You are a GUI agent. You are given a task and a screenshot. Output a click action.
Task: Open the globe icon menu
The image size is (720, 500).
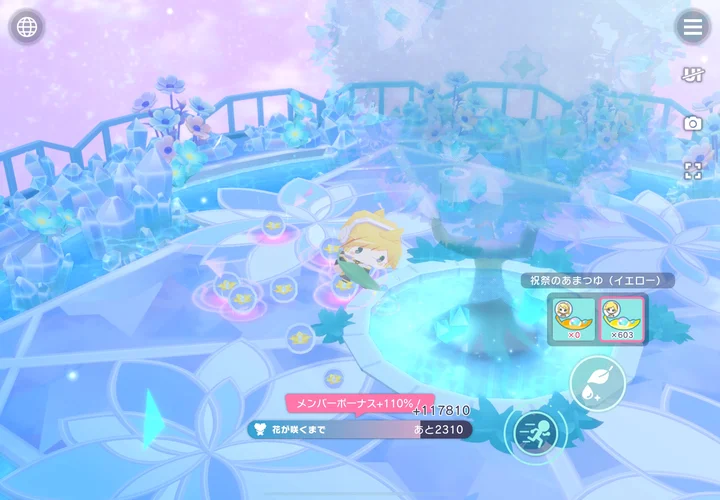[x=27, y=27]
